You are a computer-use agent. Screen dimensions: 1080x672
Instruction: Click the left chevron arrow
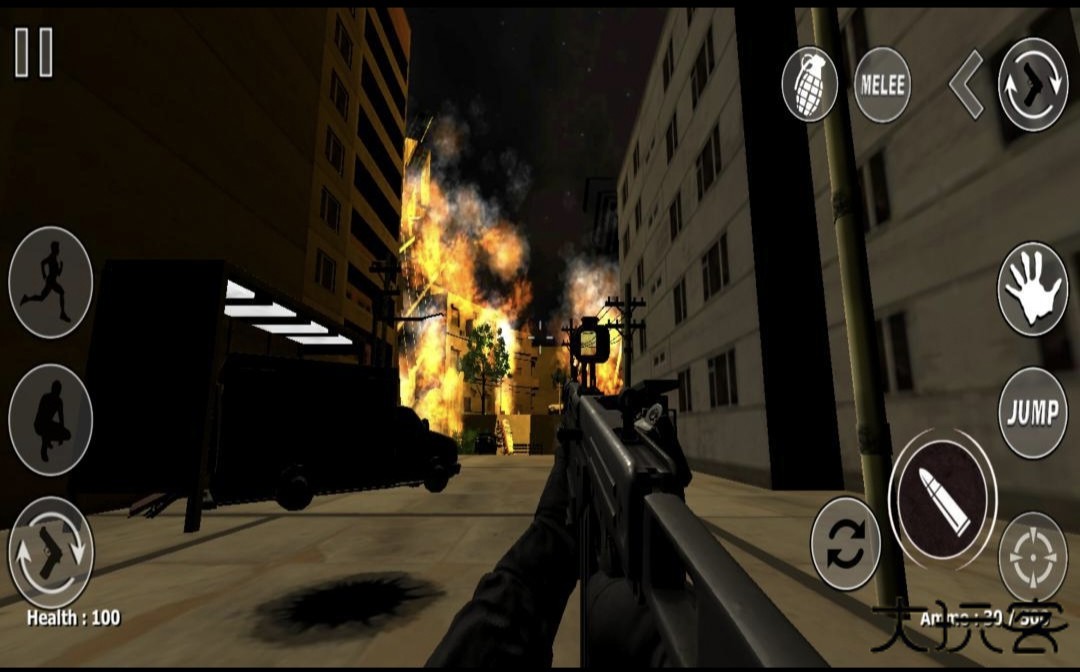[x=966, y=85]
